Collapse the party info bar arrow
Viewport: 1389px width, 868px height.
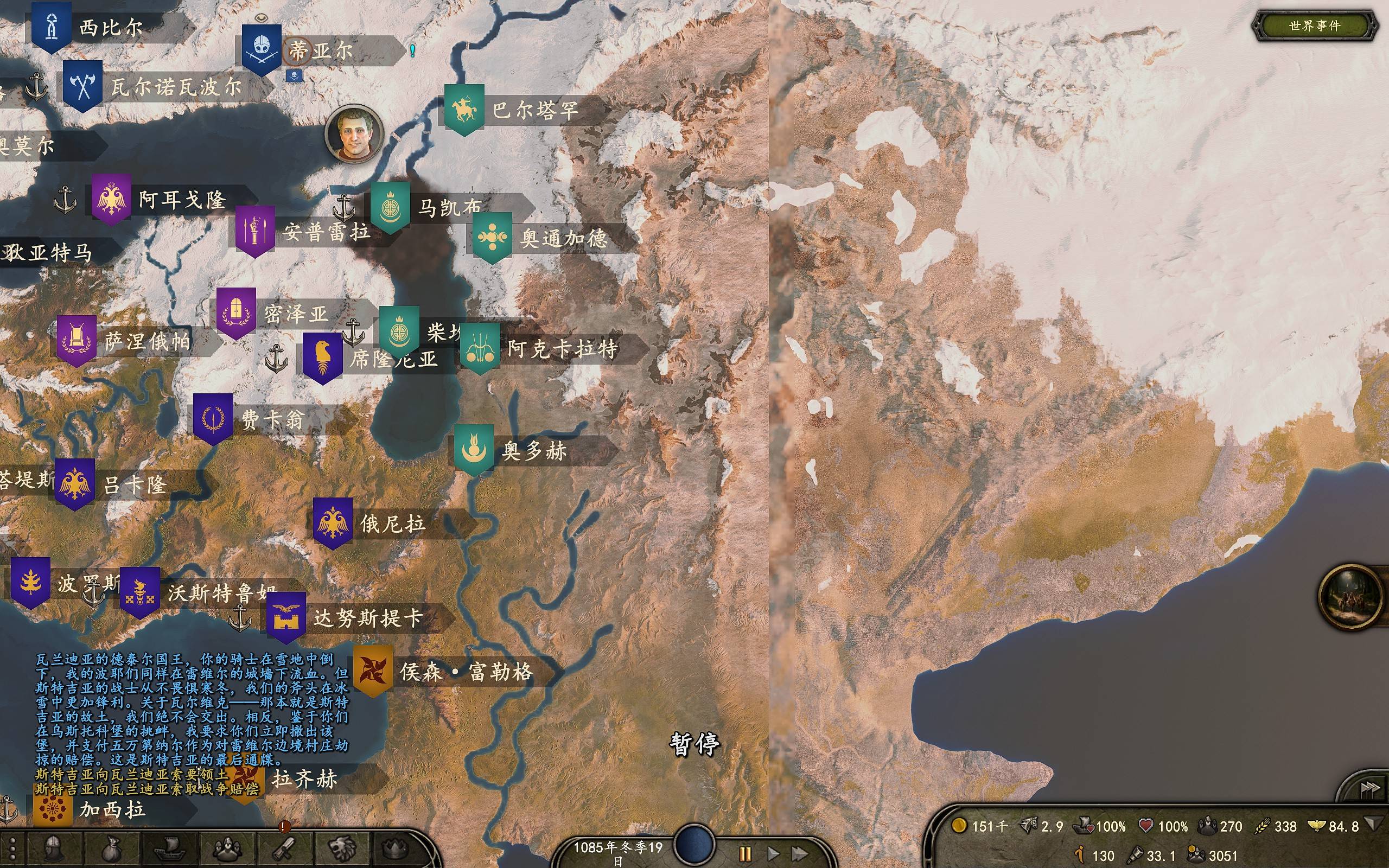[1373, 825]
